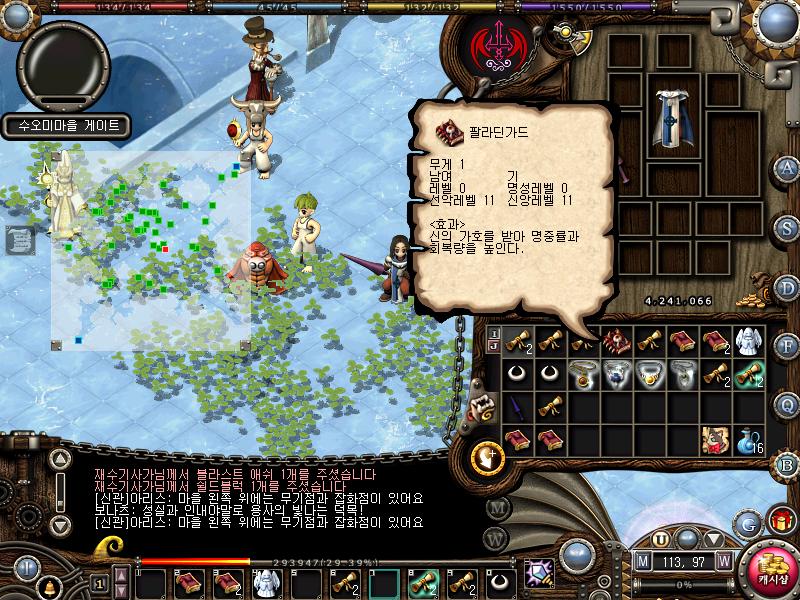Open the cash shop (캐시샵) button
The height and width of the screenshot is (600, 800).
(769, 565)
